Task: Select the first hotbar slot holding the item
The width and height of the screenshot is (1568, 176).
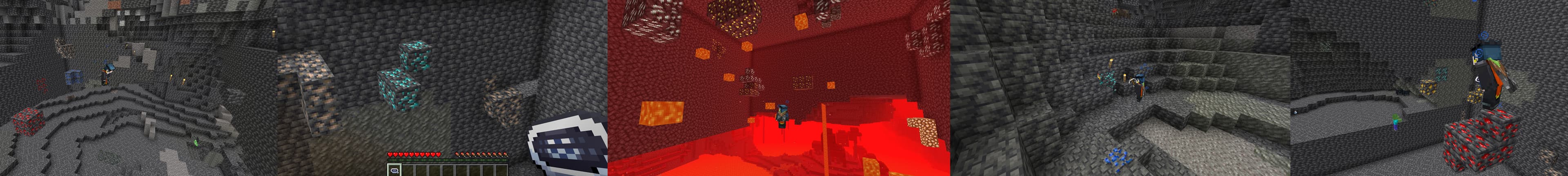Action: coord(393,171)
